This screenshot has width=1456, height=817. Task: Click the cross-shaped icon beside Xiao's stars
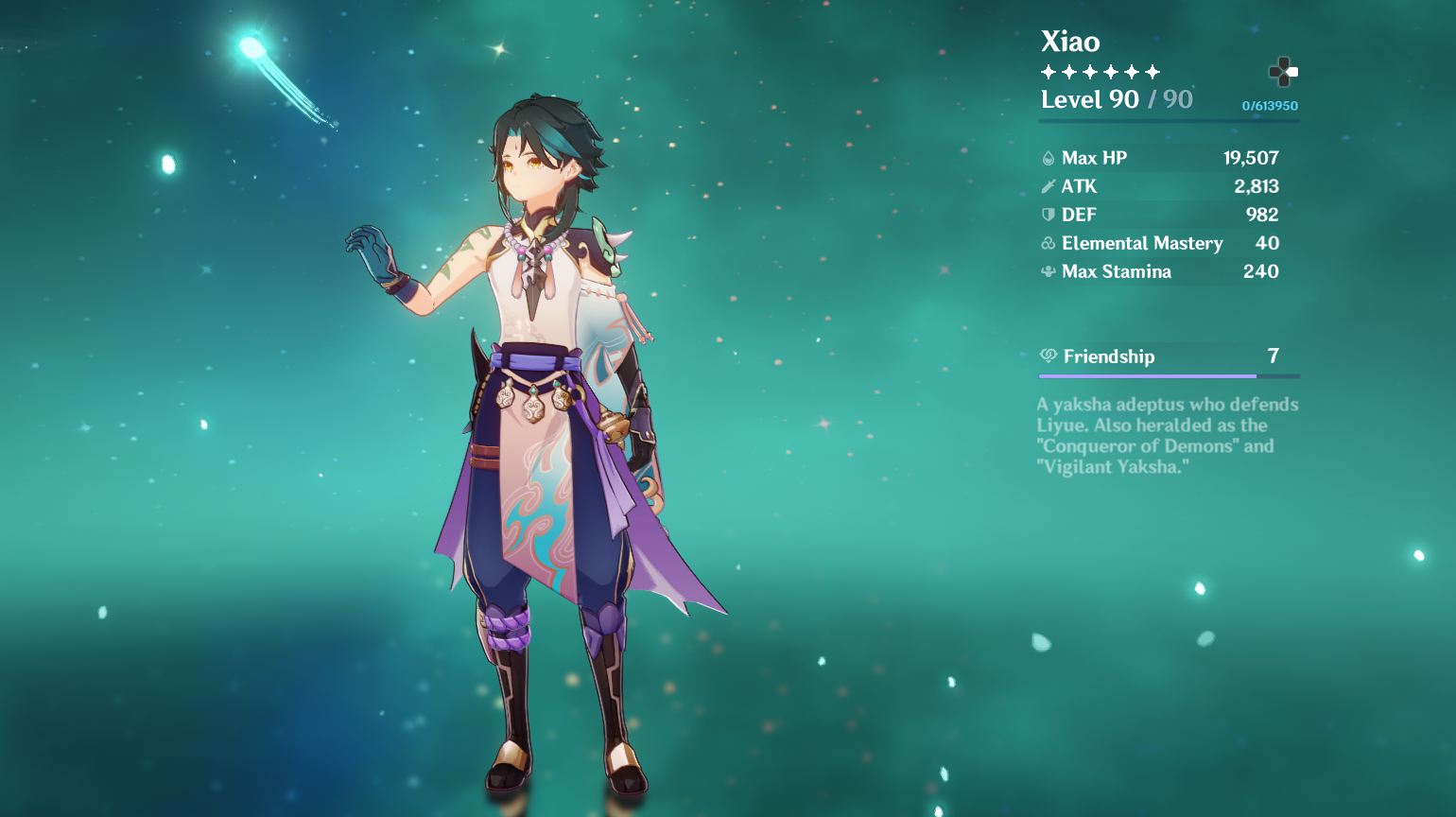1283,72
